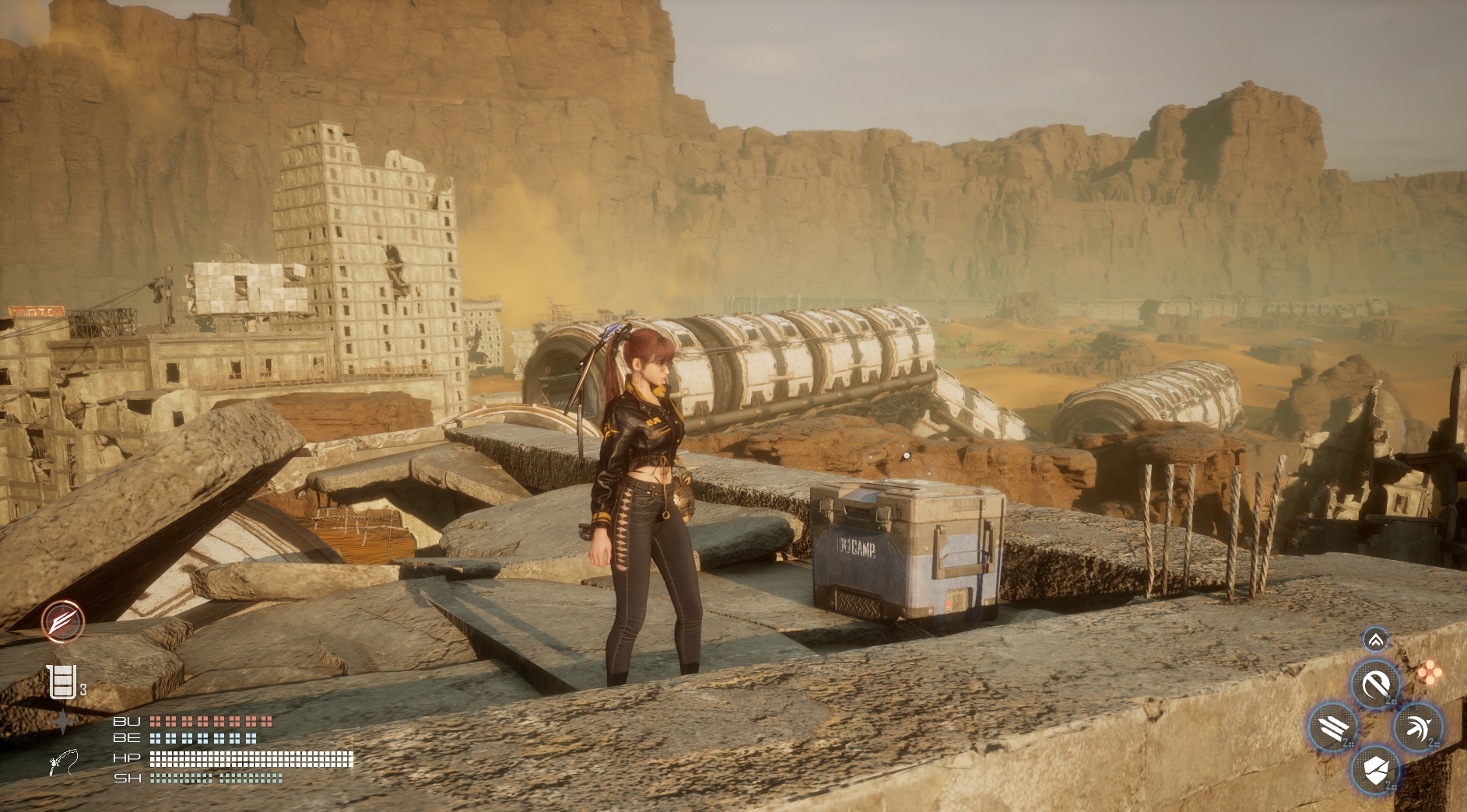
Task: Click the double chevron up icon
Action: (1375, 640)
